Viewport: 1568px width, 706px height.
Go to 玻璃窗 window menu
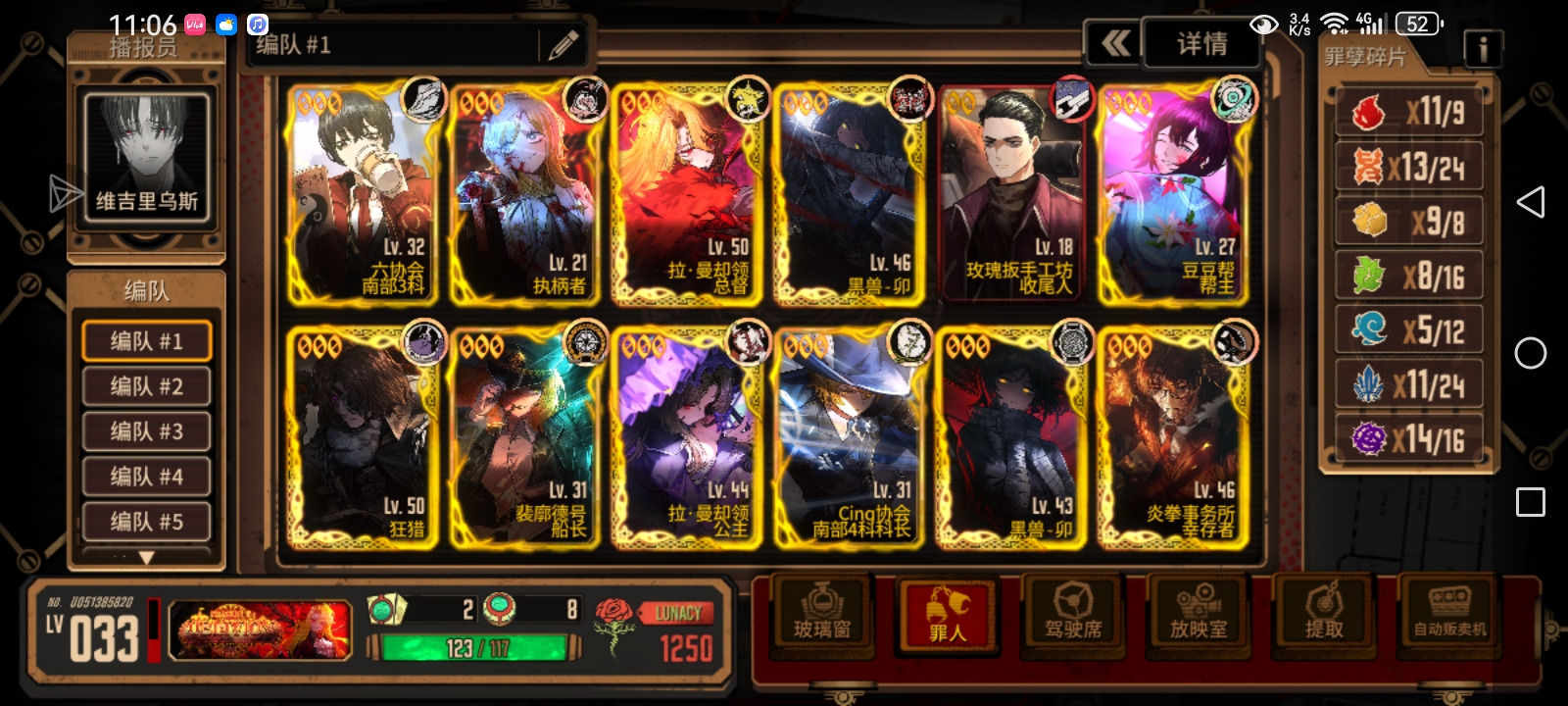[x=821, y=613]
